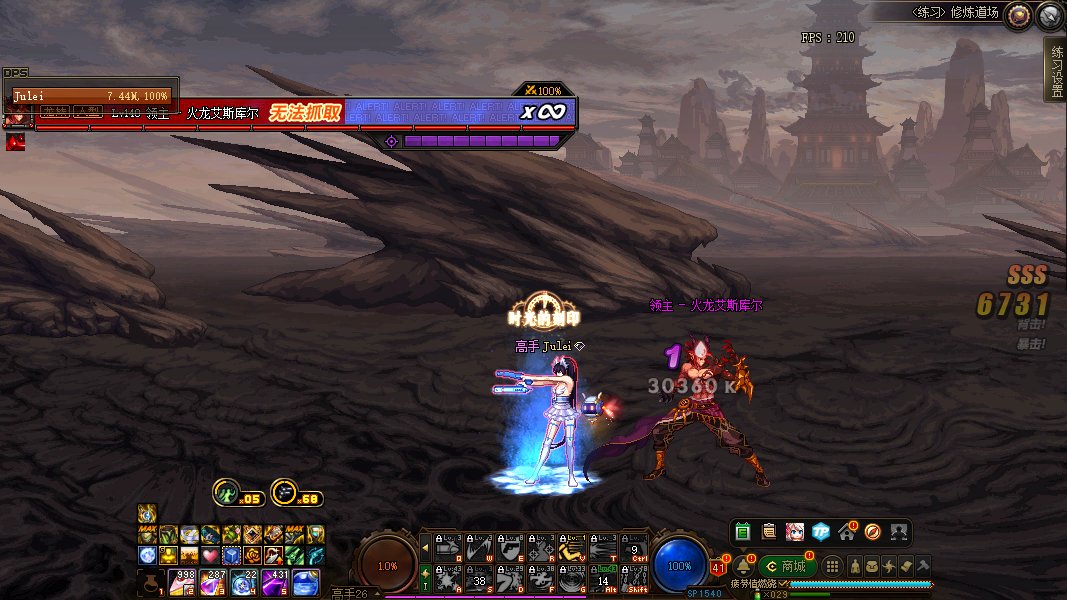Image resolution: width=1067 pixels, height=600 pixels.
Task: Use the purple gem item showing 287
Action: [215, 582]
